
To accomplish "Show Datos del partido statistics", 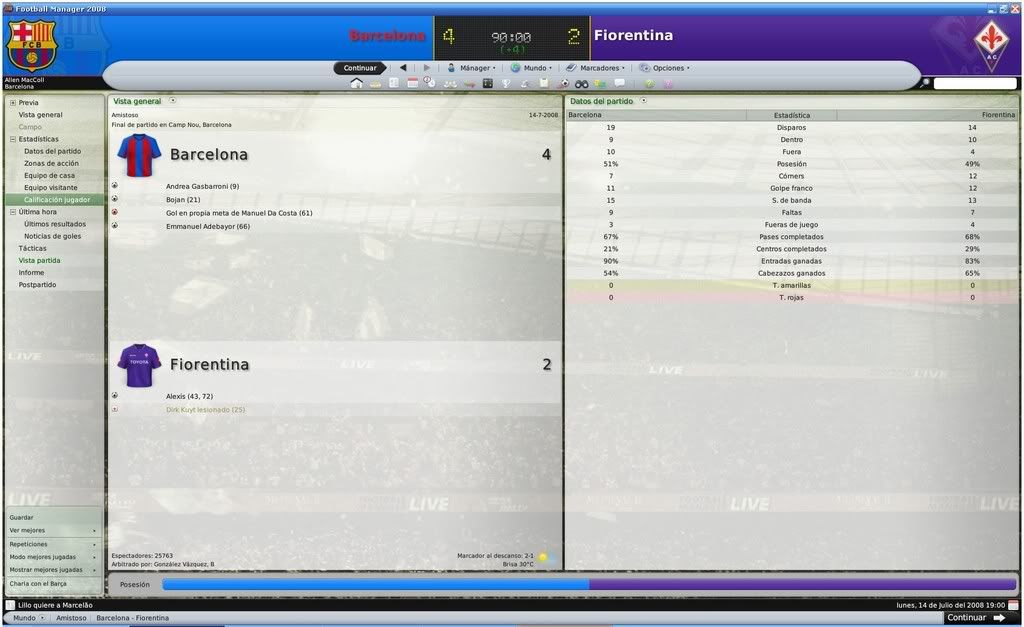I will 52,151.
